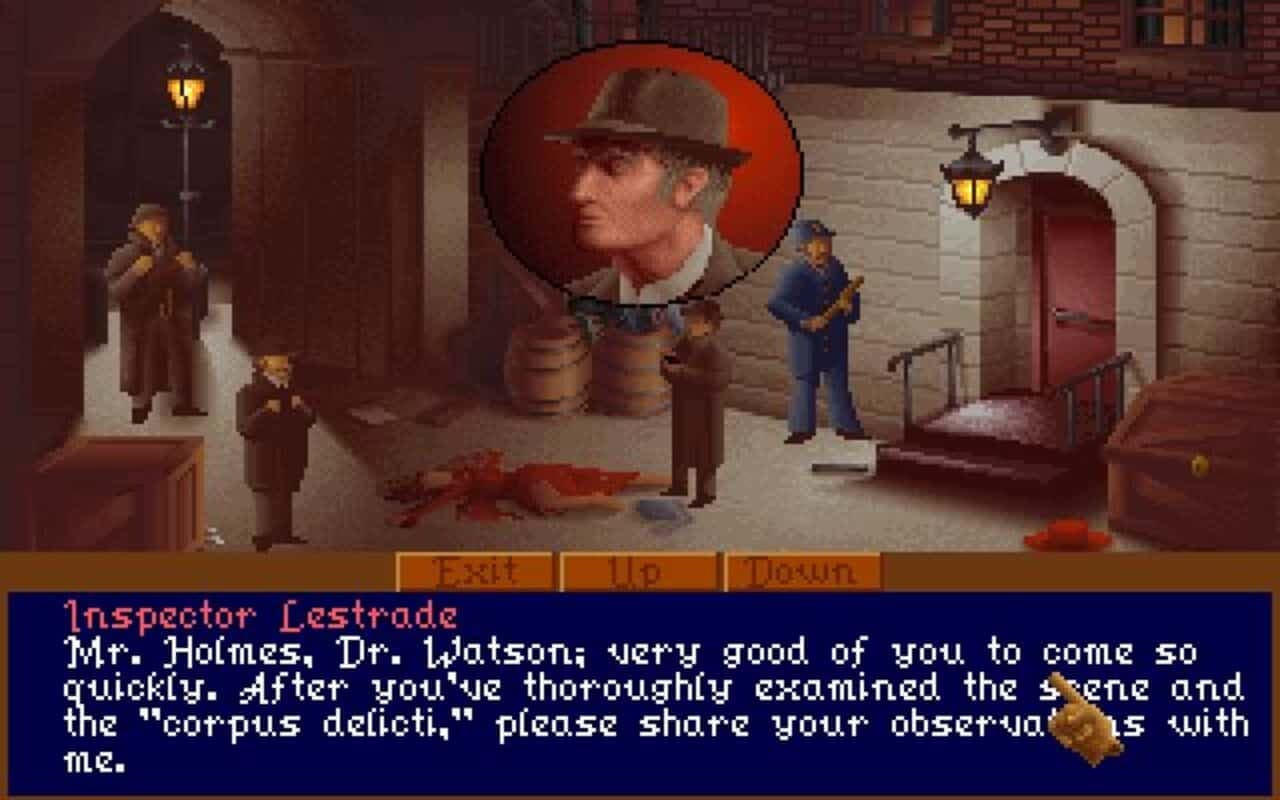Click the Up button to scroll dialogue

pos(637,572)
